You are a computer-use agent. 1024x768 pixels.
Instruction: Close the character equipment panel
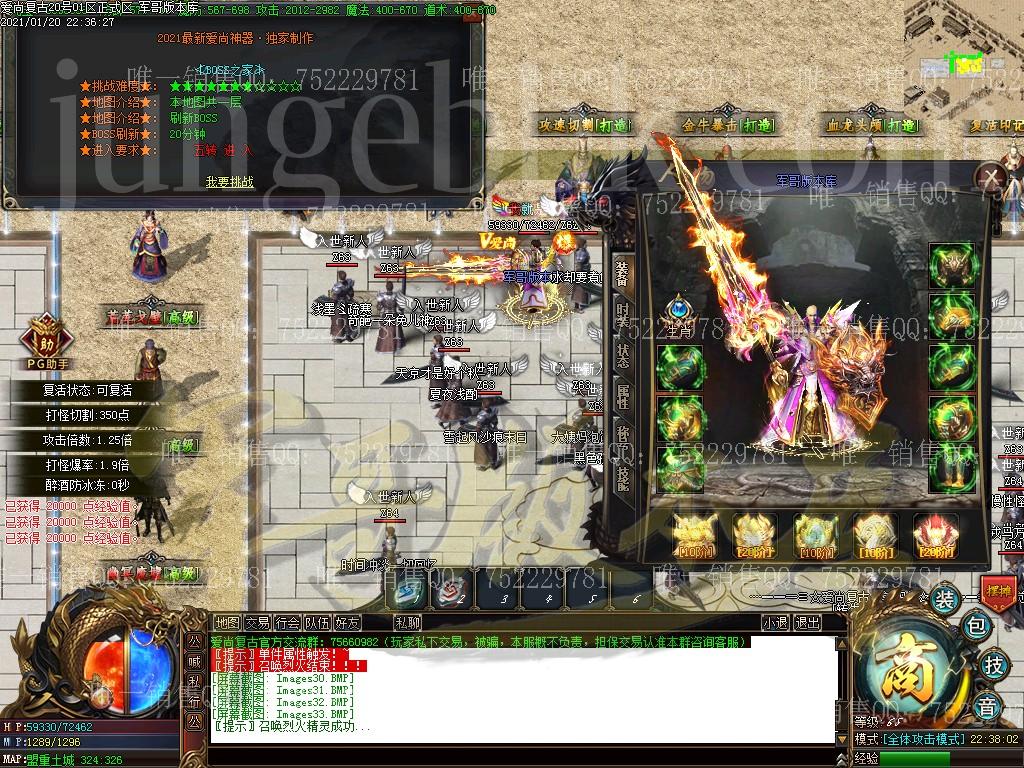point(989,179)
